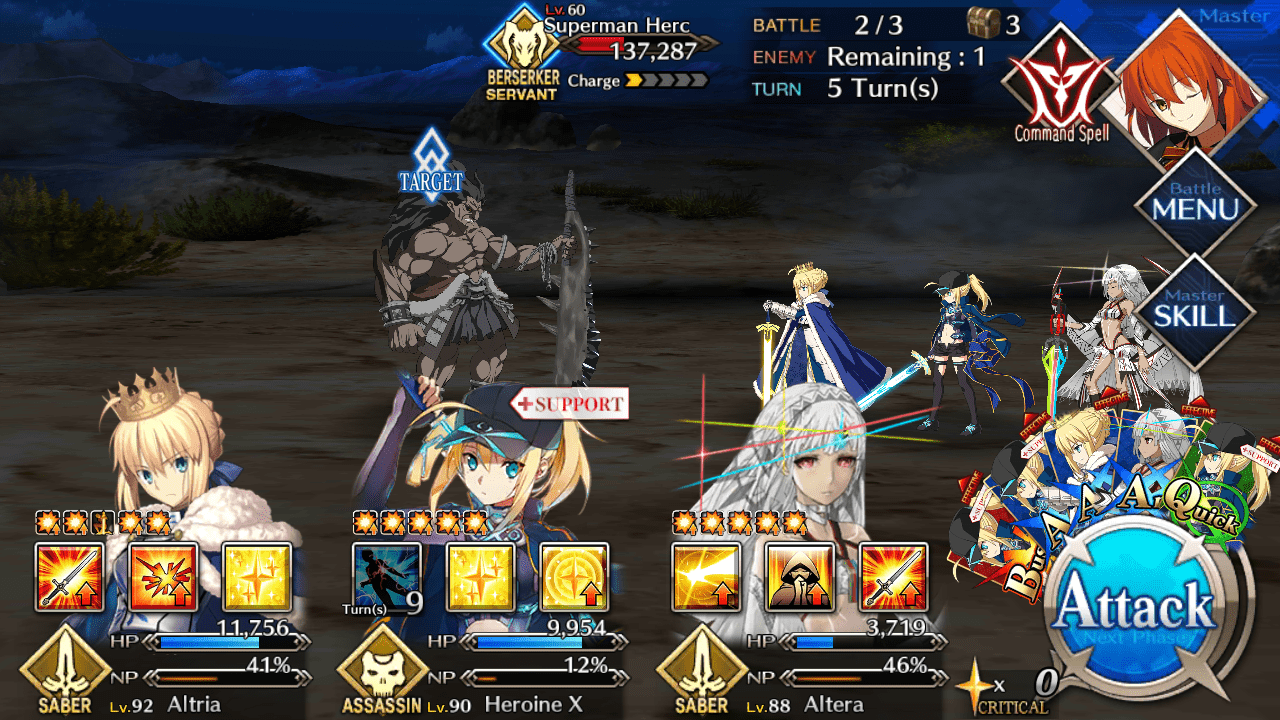Screen dimensions: 1280x720
Task: Select Heroine X's cooldown skill showing 9 turns
Action: point(387,577)
